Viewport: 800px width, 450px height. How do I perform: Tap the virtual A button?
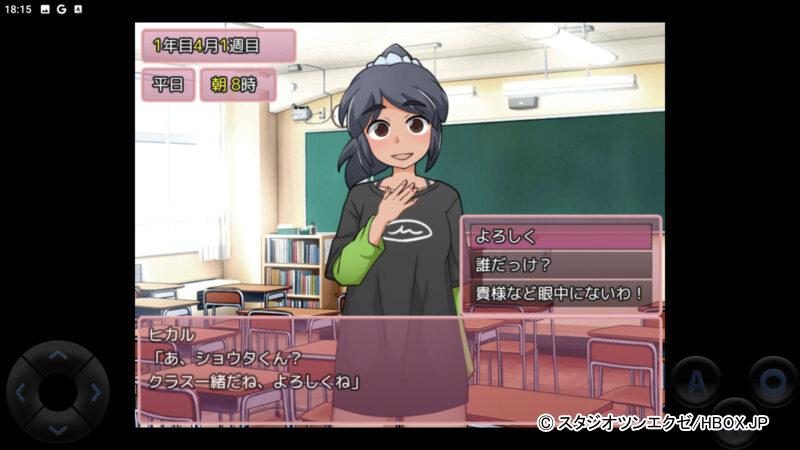[695, 381]
